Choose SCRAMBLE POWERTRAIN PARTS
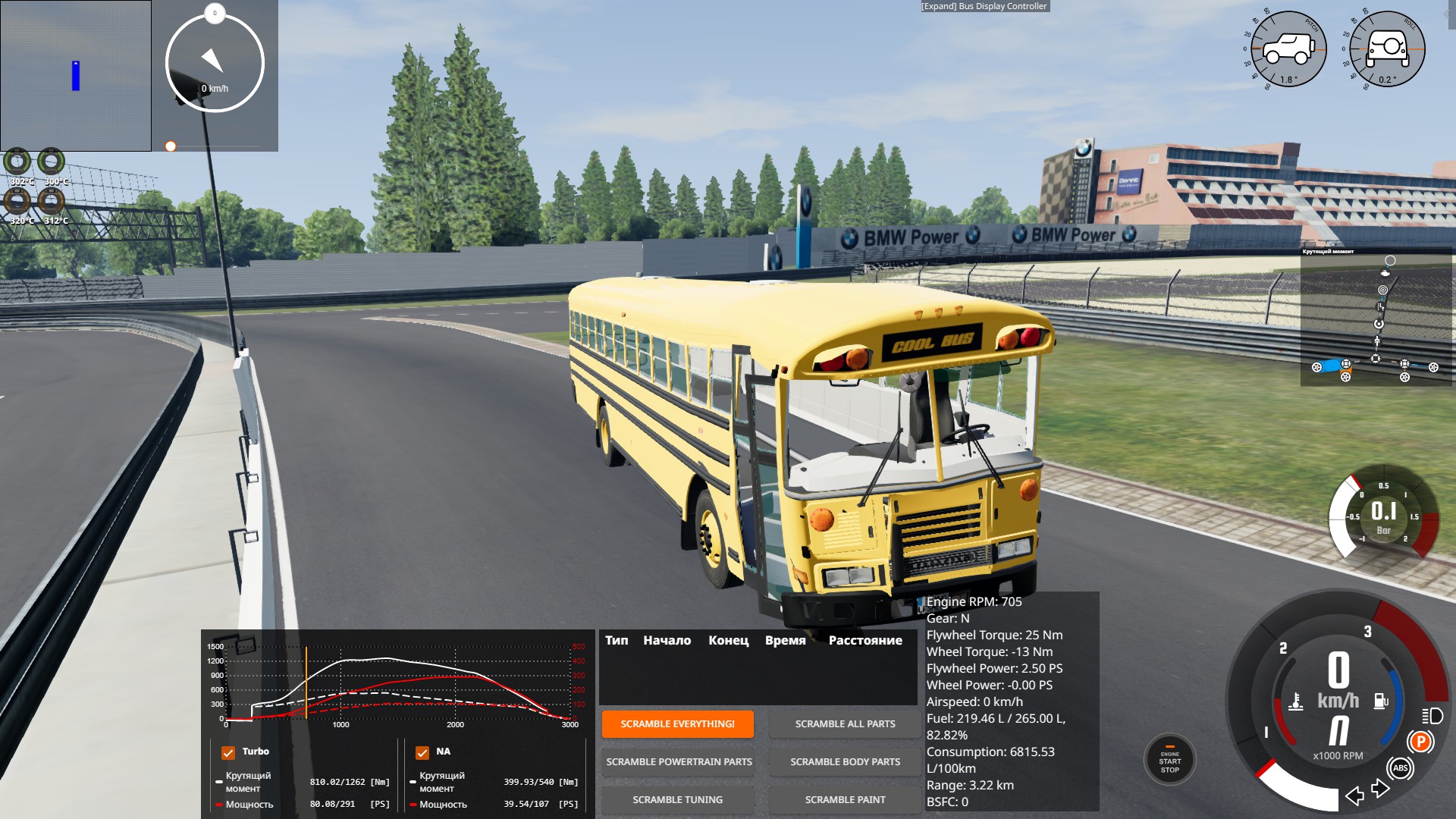 click(x=679, y=762)
